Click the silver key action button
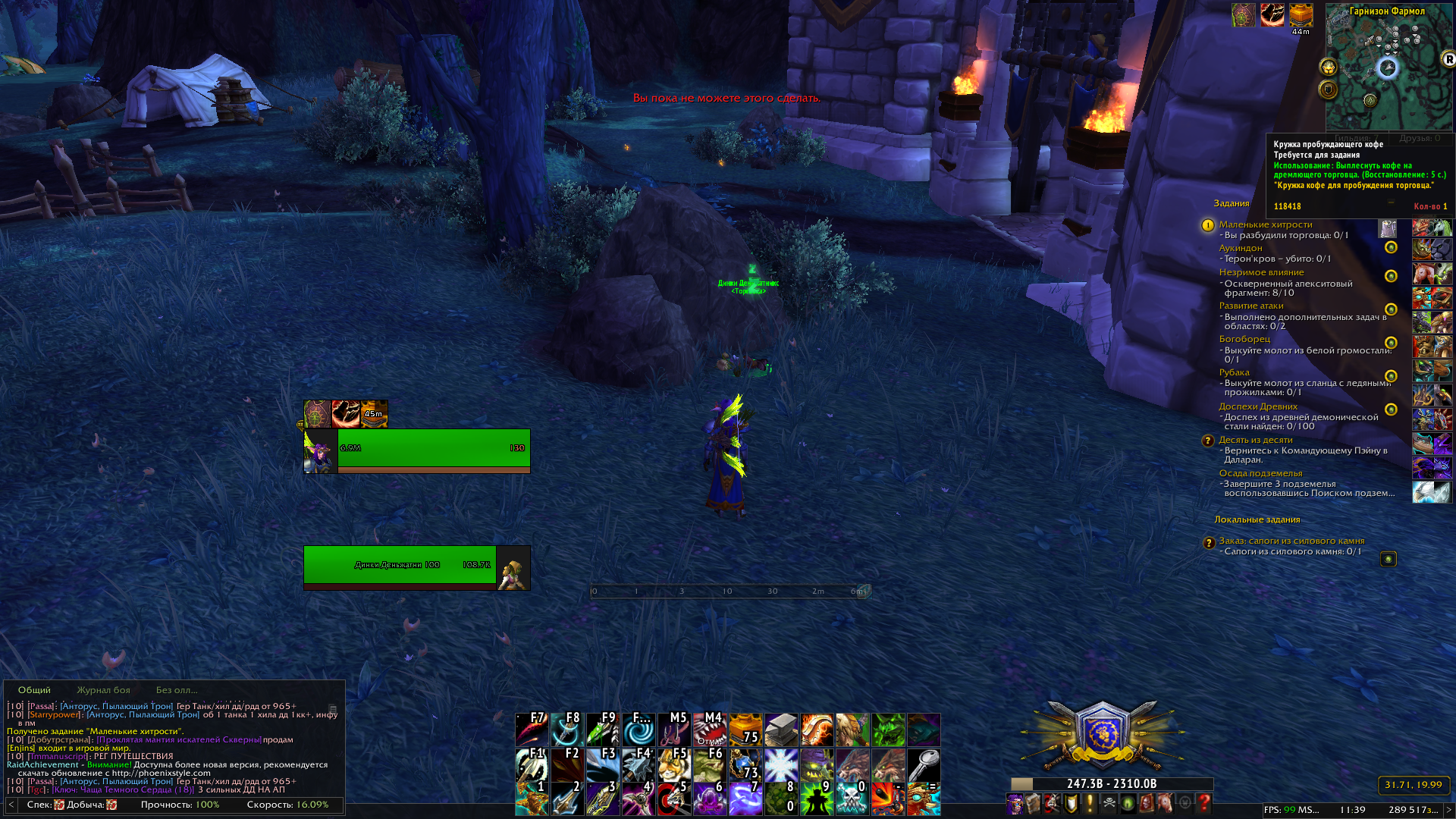This screenshot has width=1456, height=819. coord(924,764)
